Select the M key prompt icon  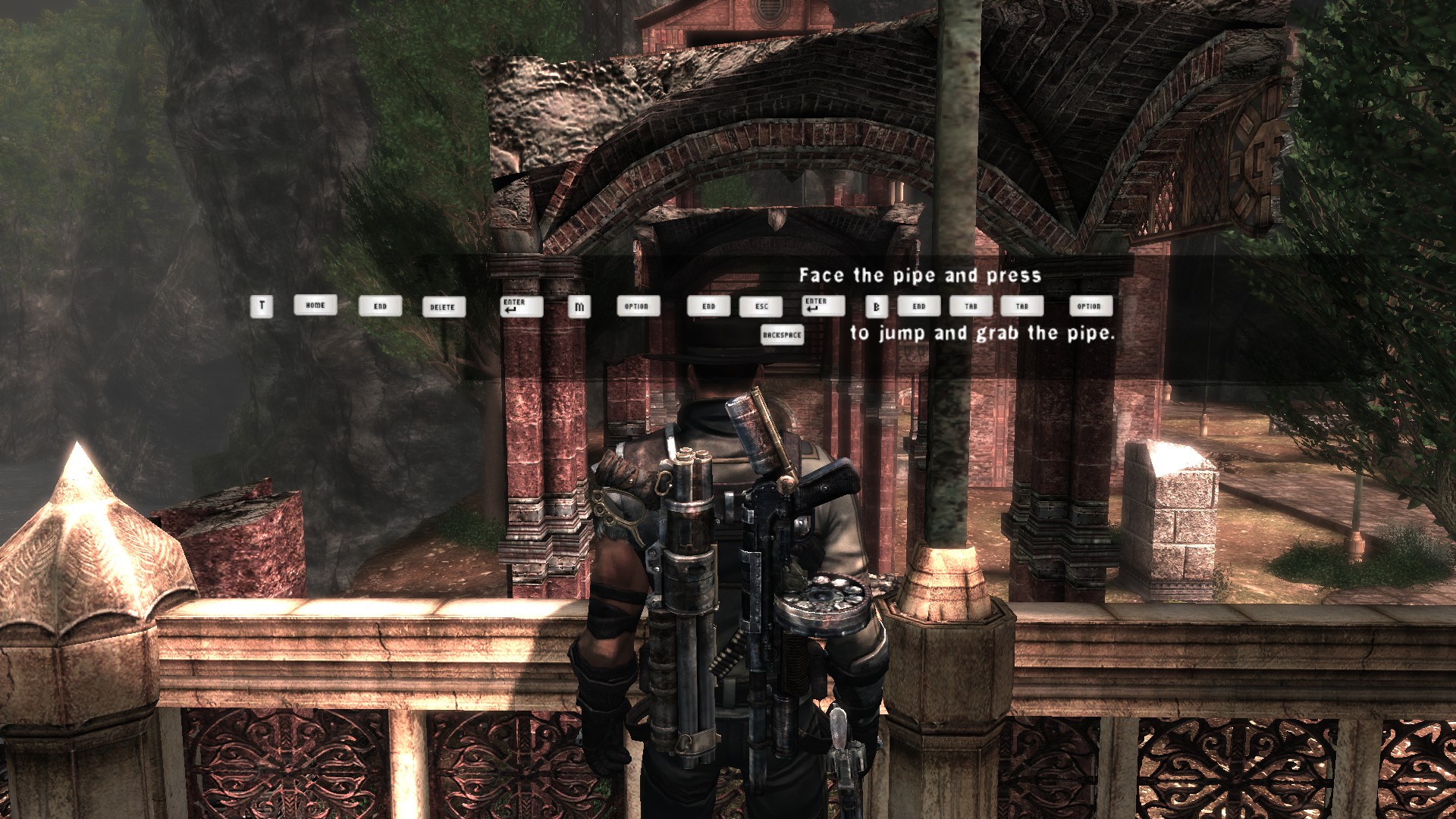click(x=580, y=306)
